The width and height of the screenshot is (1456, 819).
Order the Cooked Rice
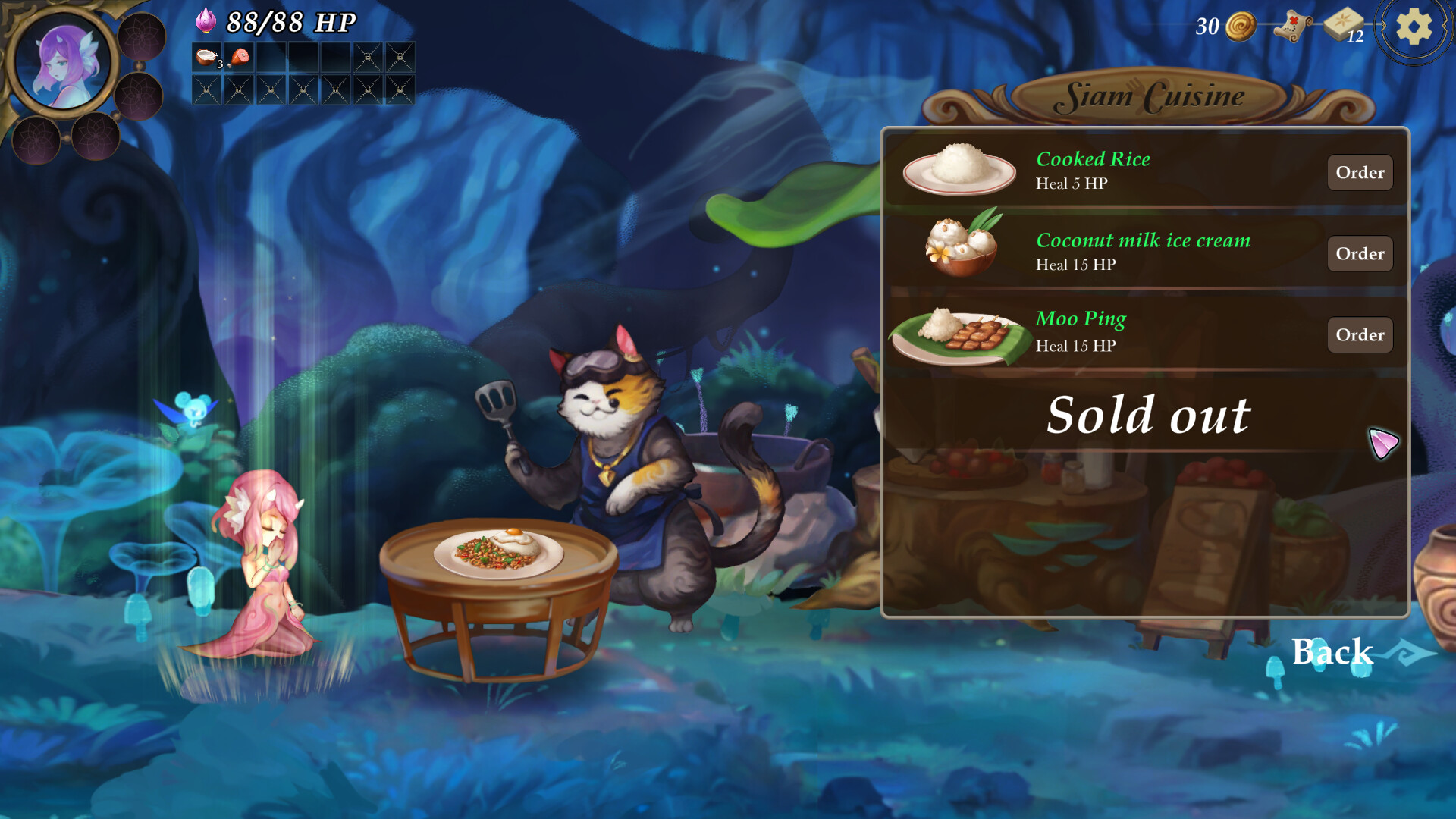[1360, 173]
